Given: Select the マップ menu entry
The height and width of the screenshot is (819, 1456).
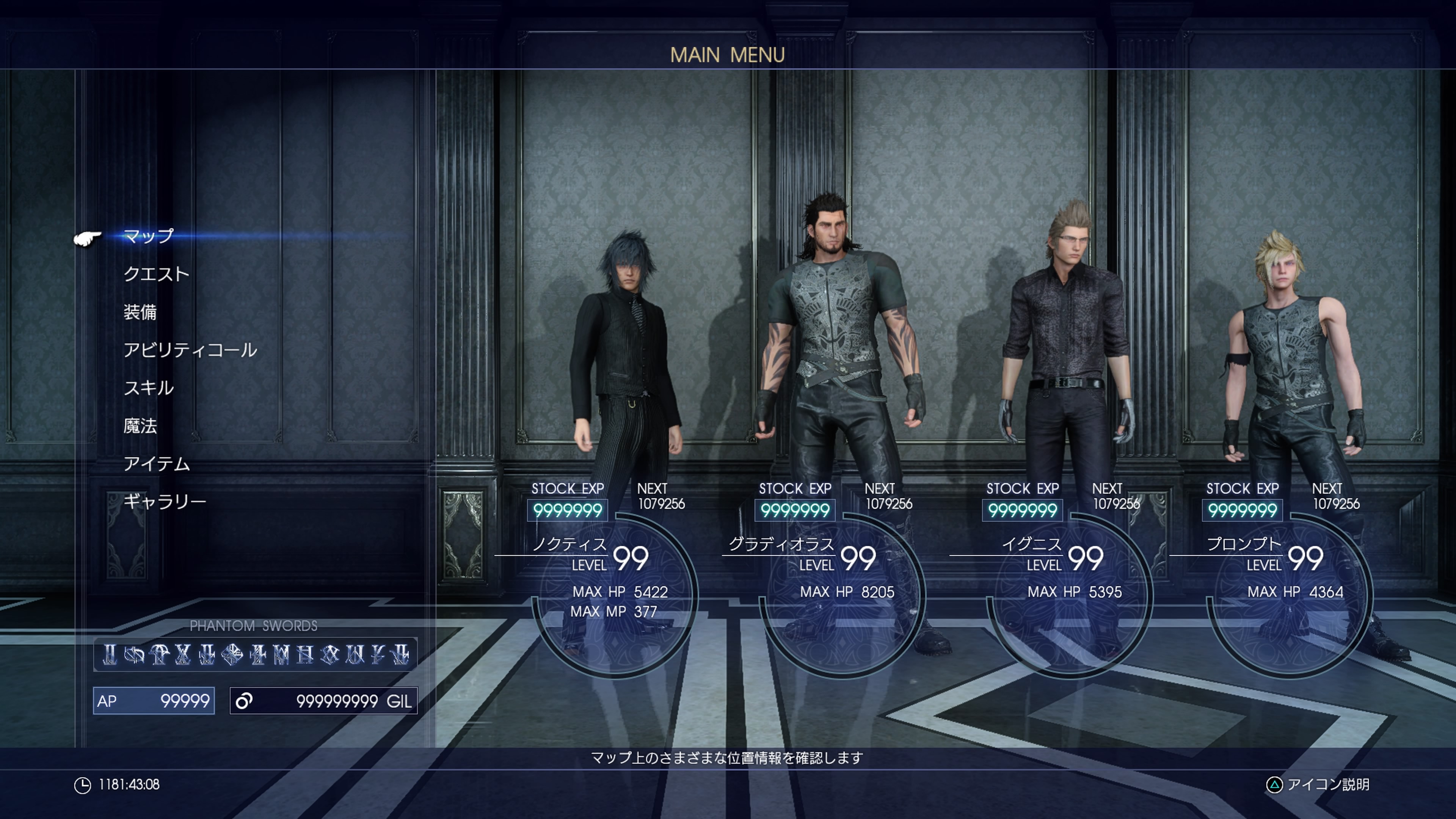Looking at the screenshot, I should (x=149, y=236).
